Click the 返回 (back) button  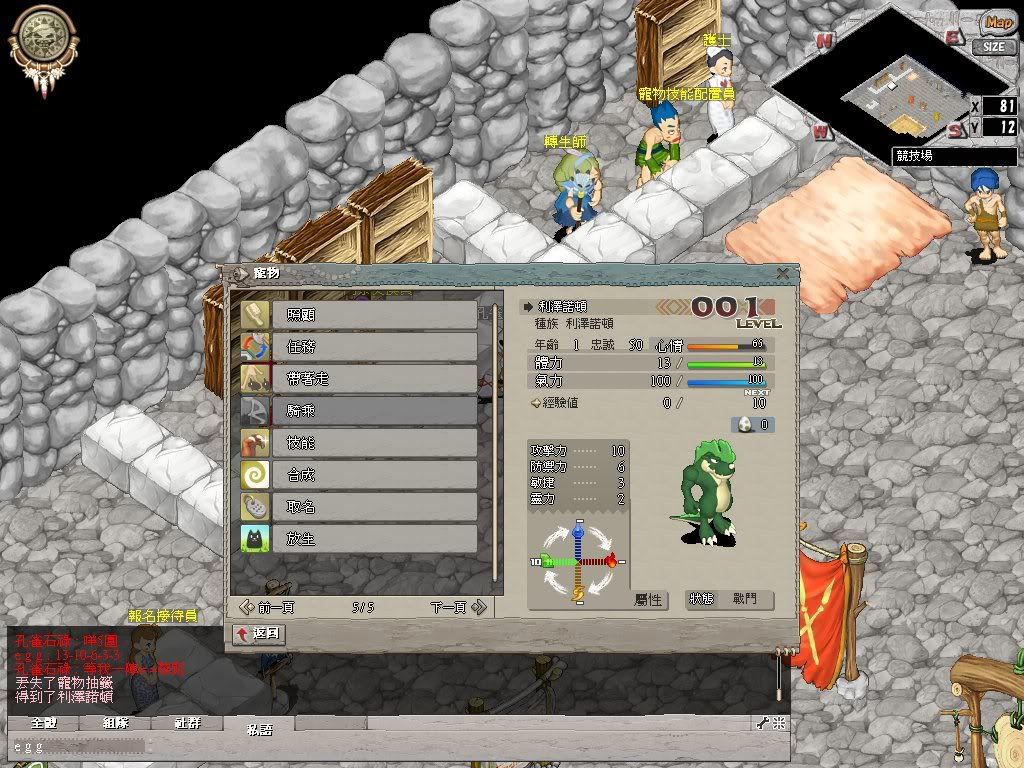coord(259,634)
